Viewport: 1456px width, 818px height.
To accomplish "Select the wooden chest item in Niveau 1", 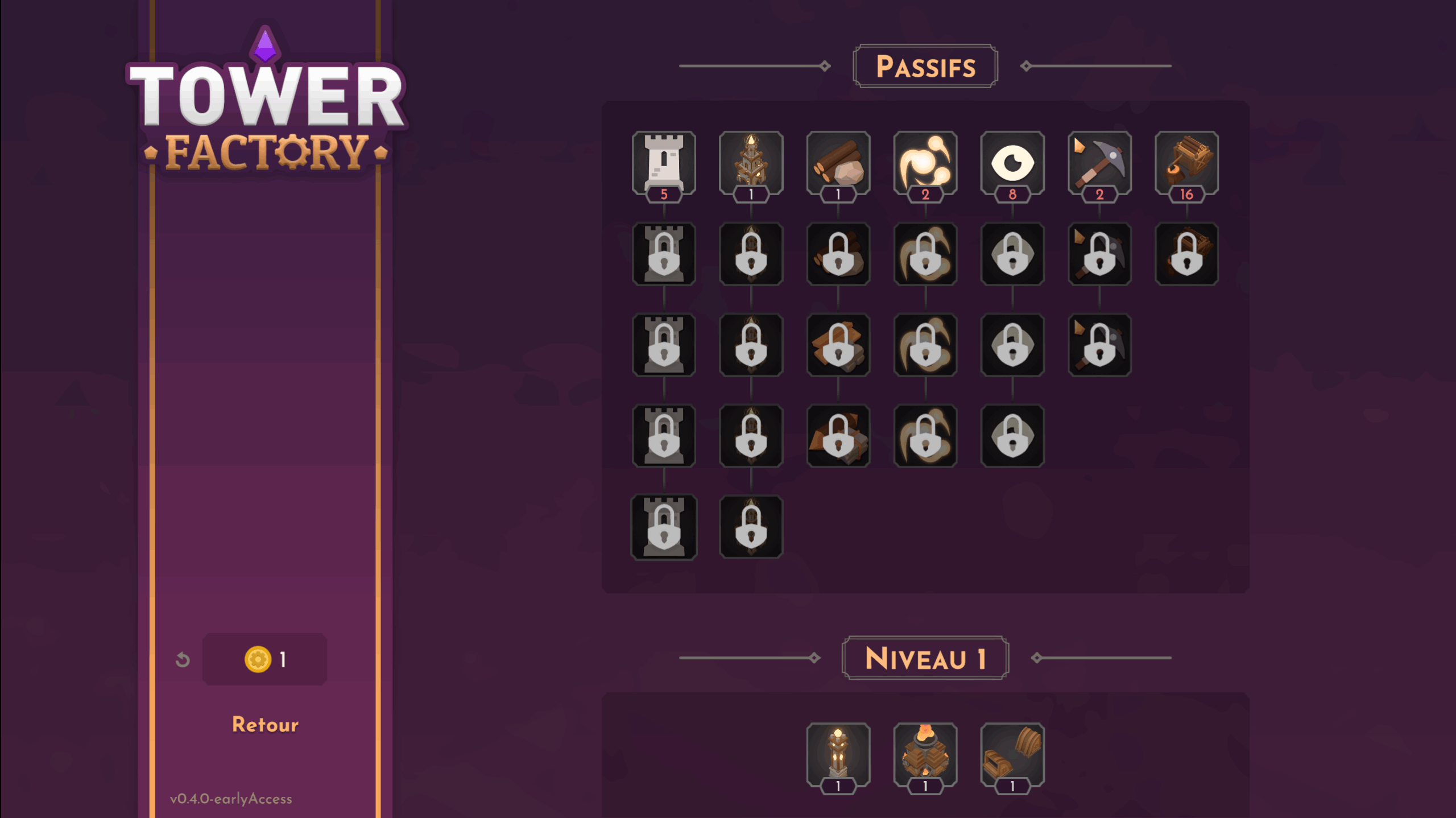I will point(1012,754).
